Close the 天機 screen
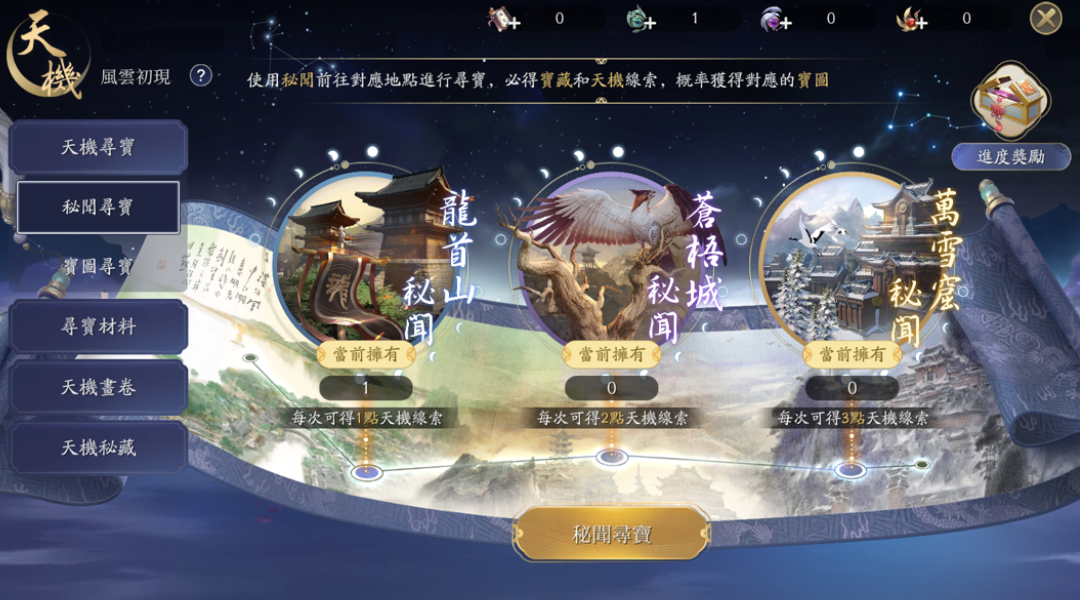1080x600 pixels. click(1045, 18)
